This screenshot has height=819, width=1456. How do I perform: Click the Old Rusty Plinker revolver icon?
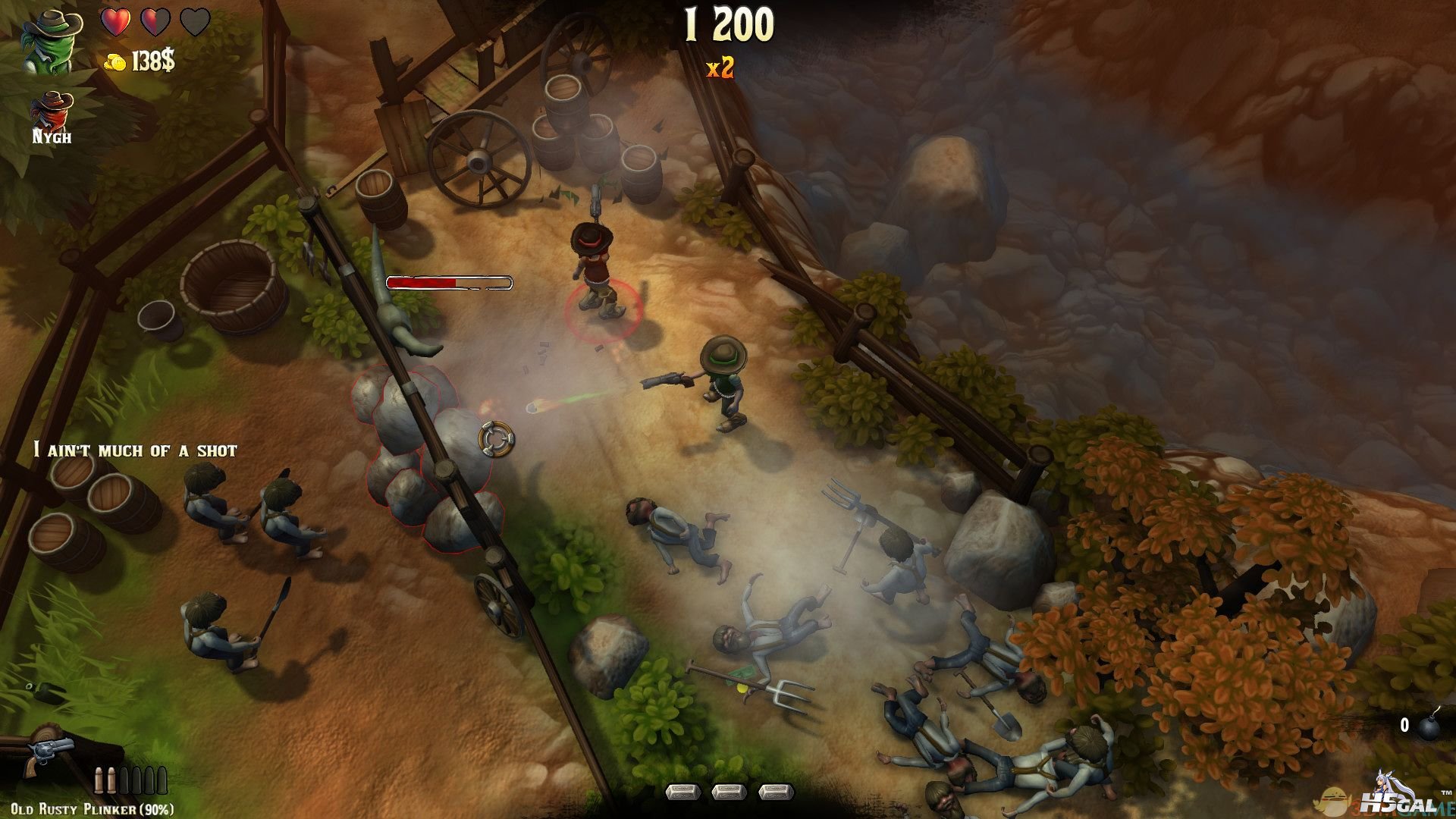[x=47, y=754]
